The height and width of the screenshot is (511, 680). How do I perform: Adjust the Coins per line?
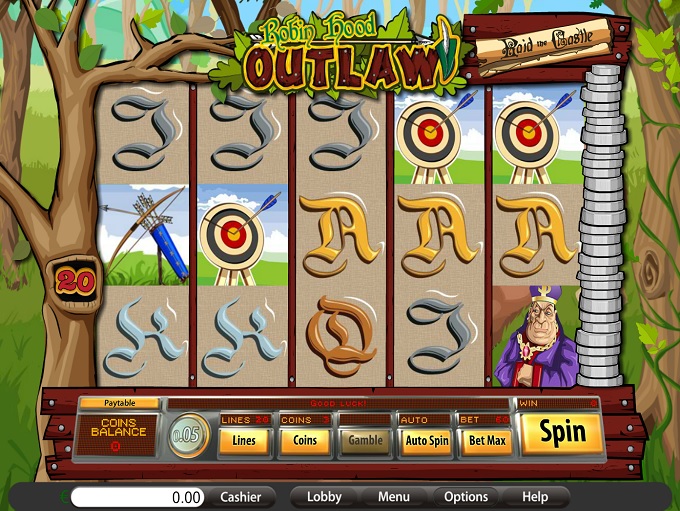(x=303, y=440)
